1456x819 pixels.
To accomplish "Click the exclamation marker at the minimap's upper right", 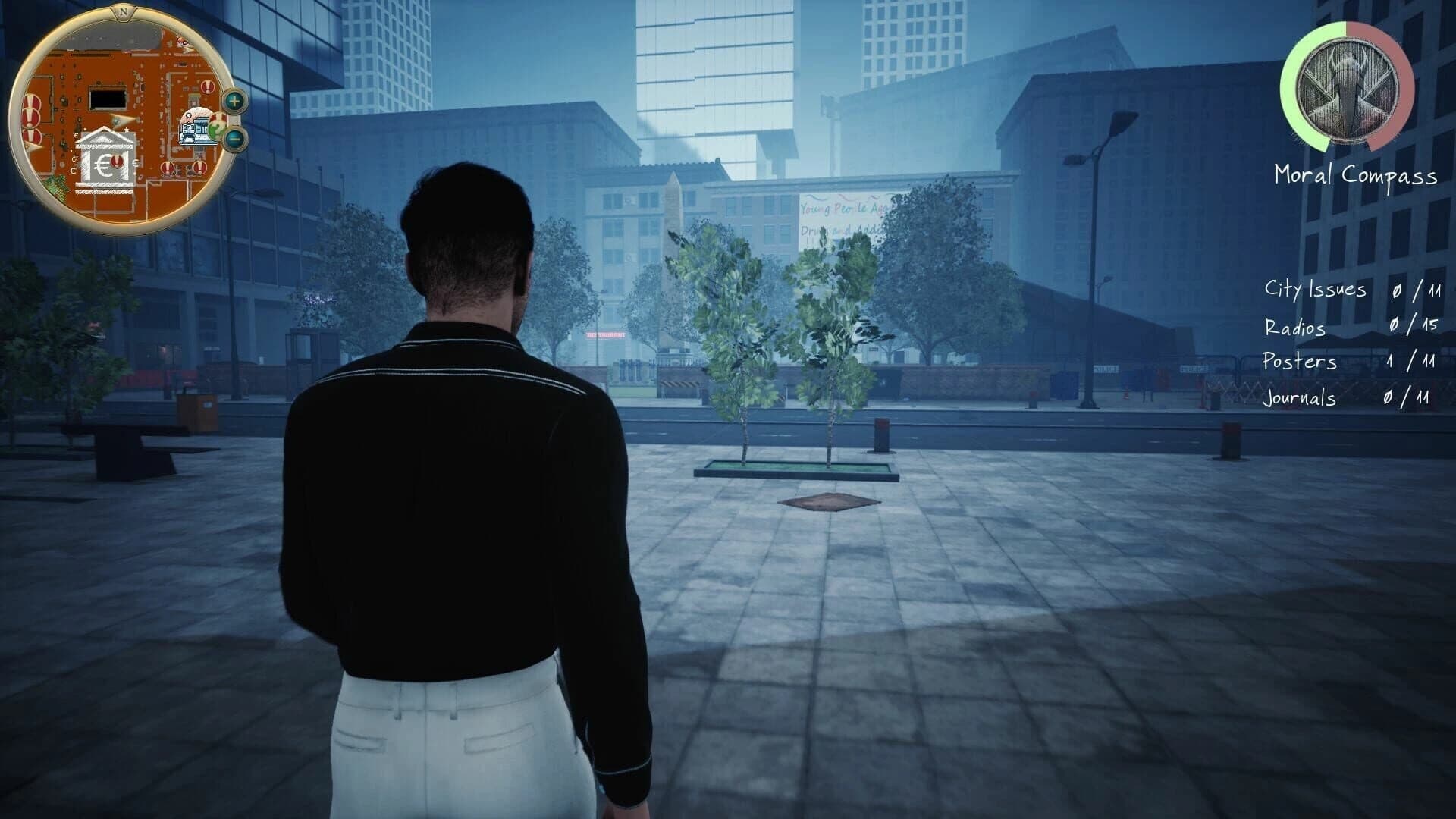I will pos(207,86).
